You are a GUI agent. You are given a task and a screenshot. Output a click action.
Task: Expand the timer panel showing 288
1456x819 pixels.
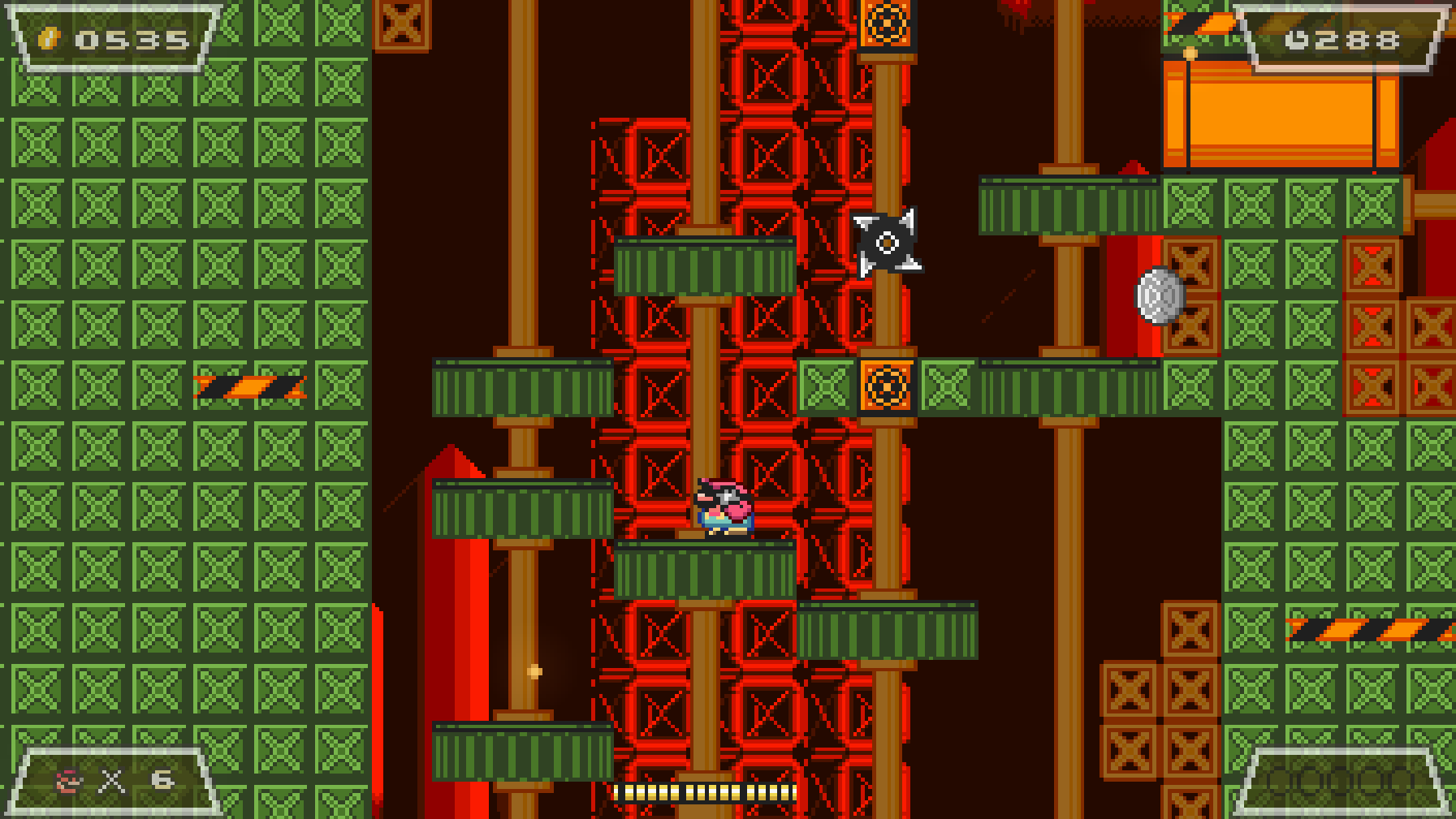tap(1338, 36)
